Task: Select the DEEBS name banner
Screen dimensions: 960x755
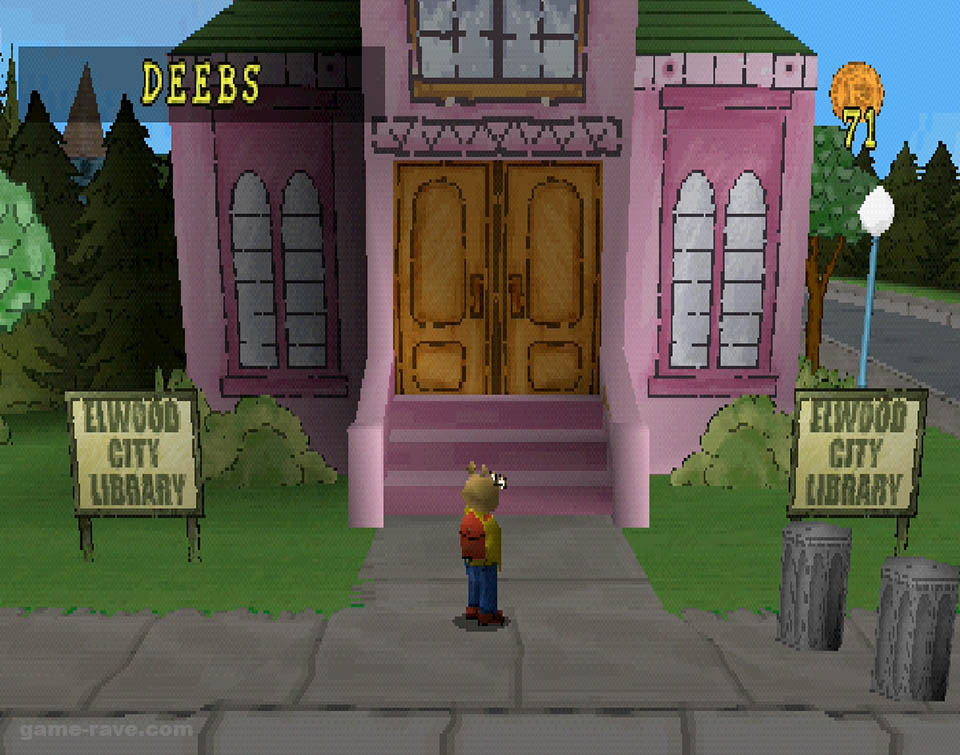Action: (x=200, y=84)
